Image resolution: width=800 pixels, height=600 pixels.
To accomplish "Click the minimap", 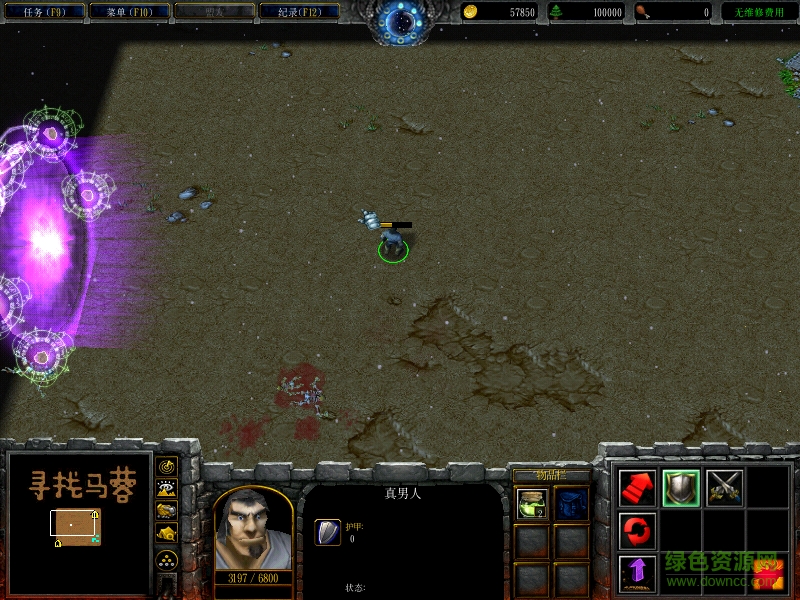I will (75, 521).
